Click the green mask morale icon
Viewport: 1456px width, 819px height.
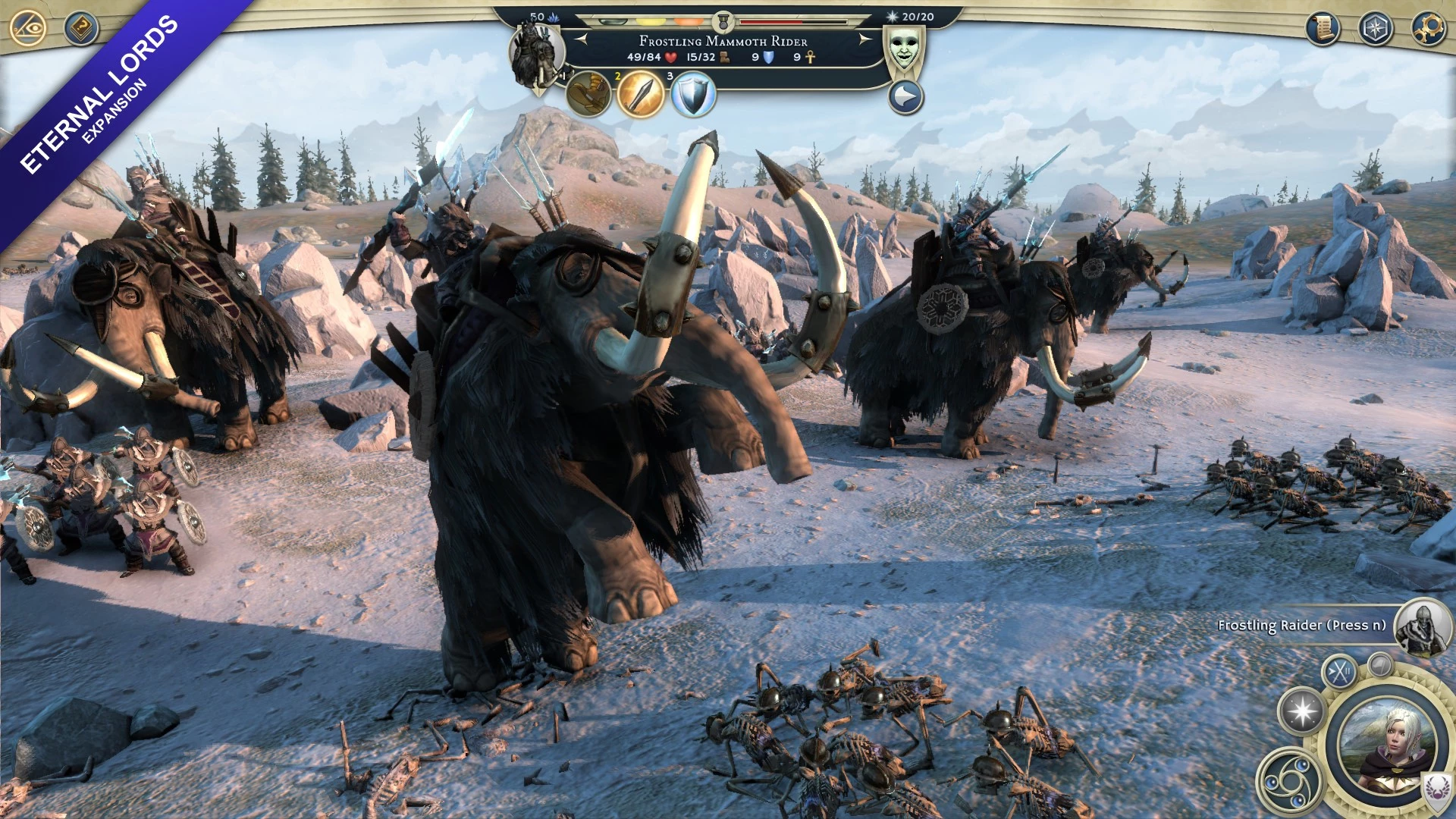[x=903, y=49]
